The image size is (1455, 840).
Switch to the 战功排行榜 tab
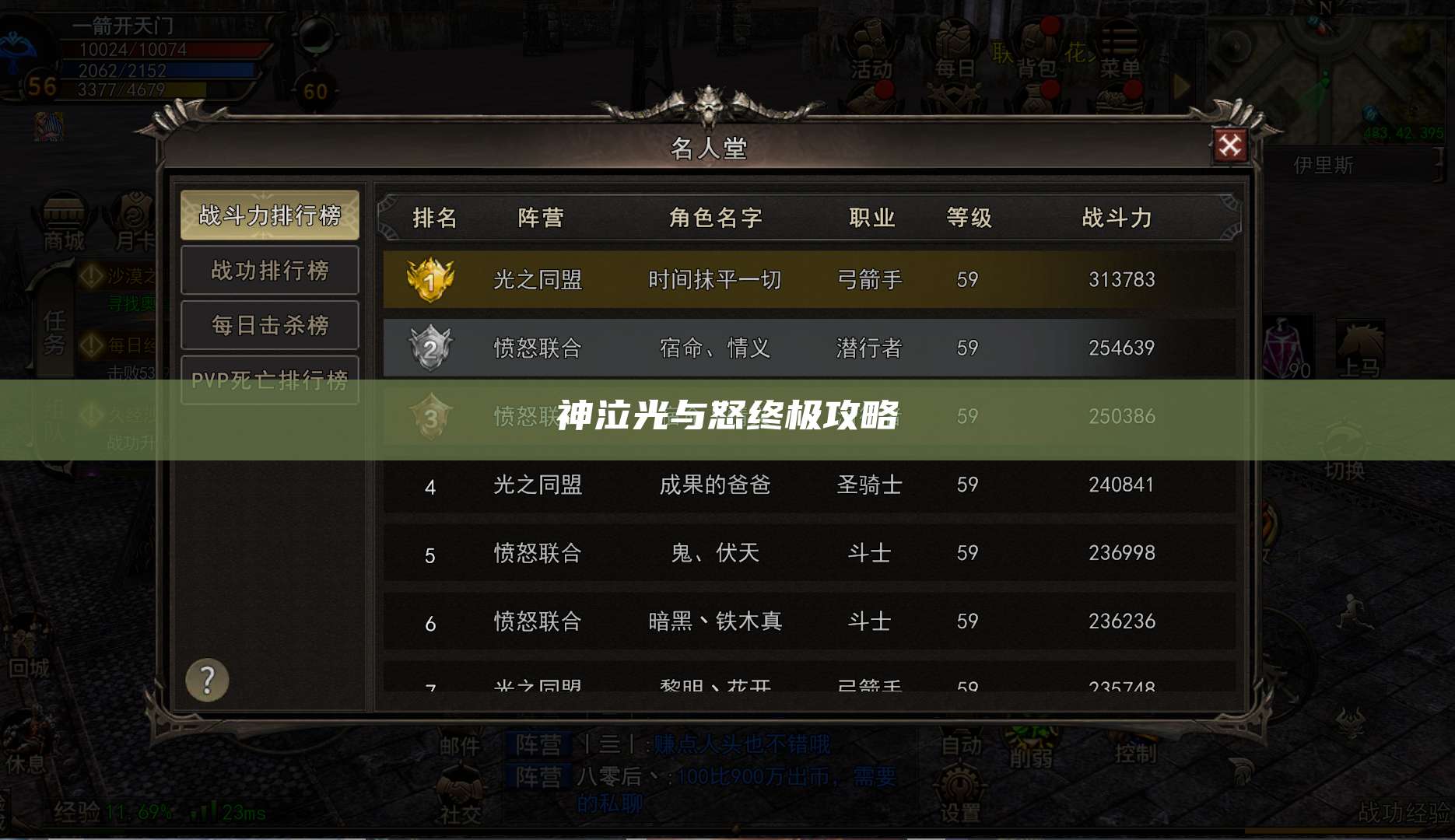coord(269,270)
